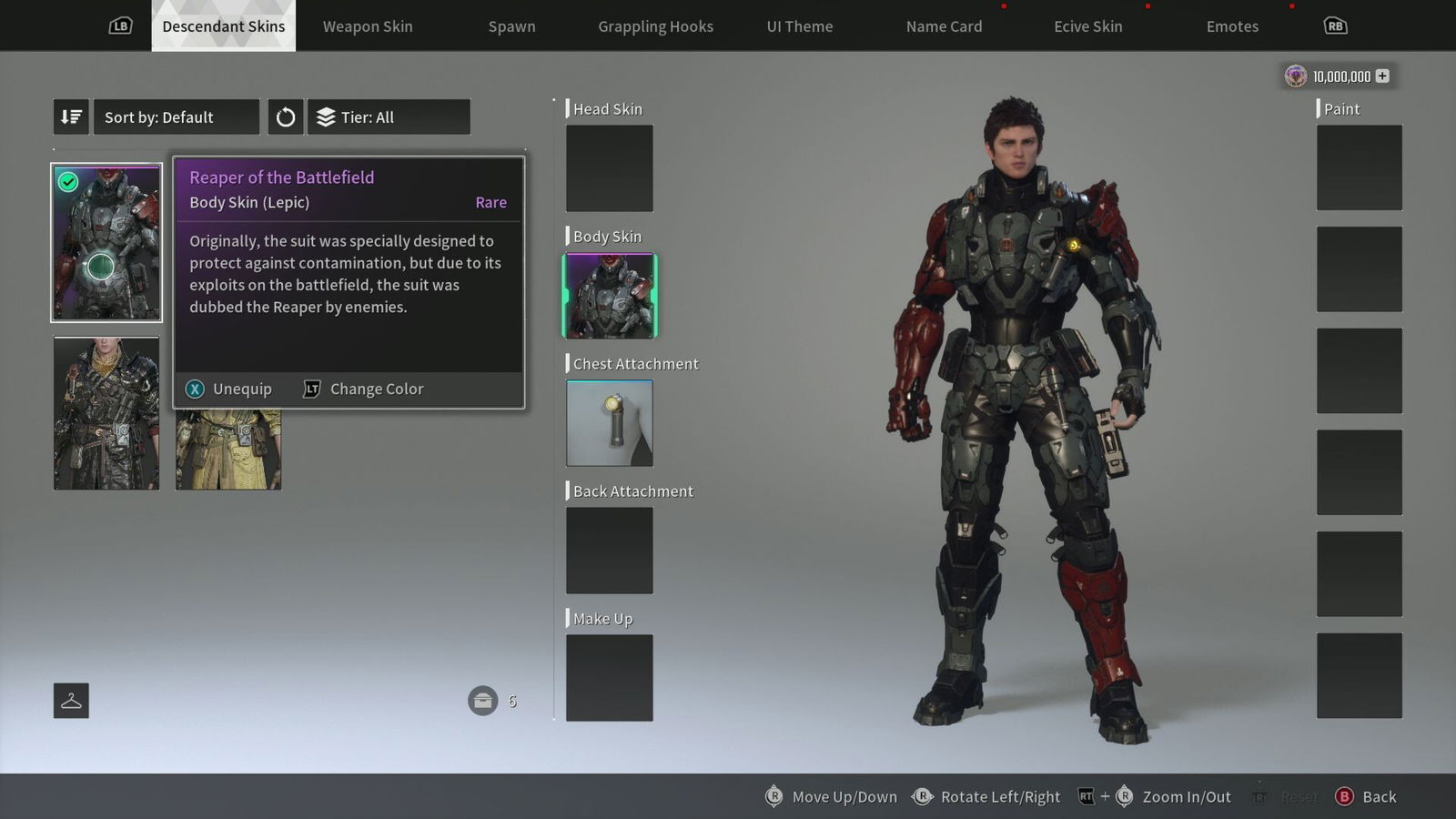Viewport: 1456px width, 819px height.
Task: Open the Sort by Default dropdown
Action: (x=176, y=117)
